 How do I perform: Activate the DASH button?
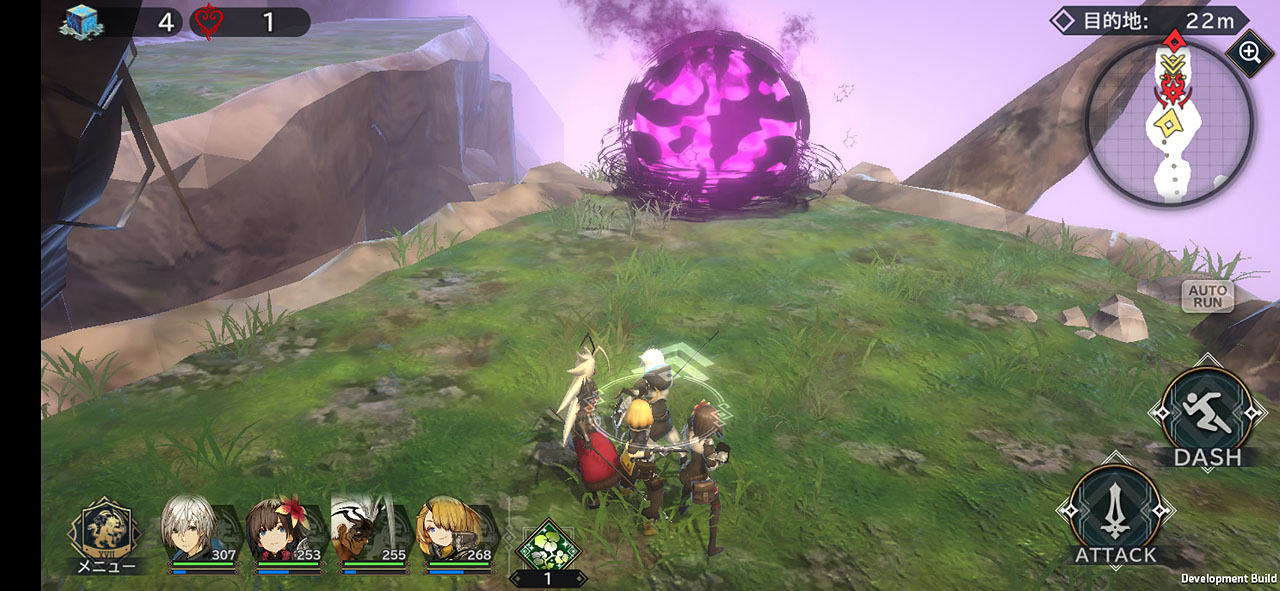(1207, 411)
